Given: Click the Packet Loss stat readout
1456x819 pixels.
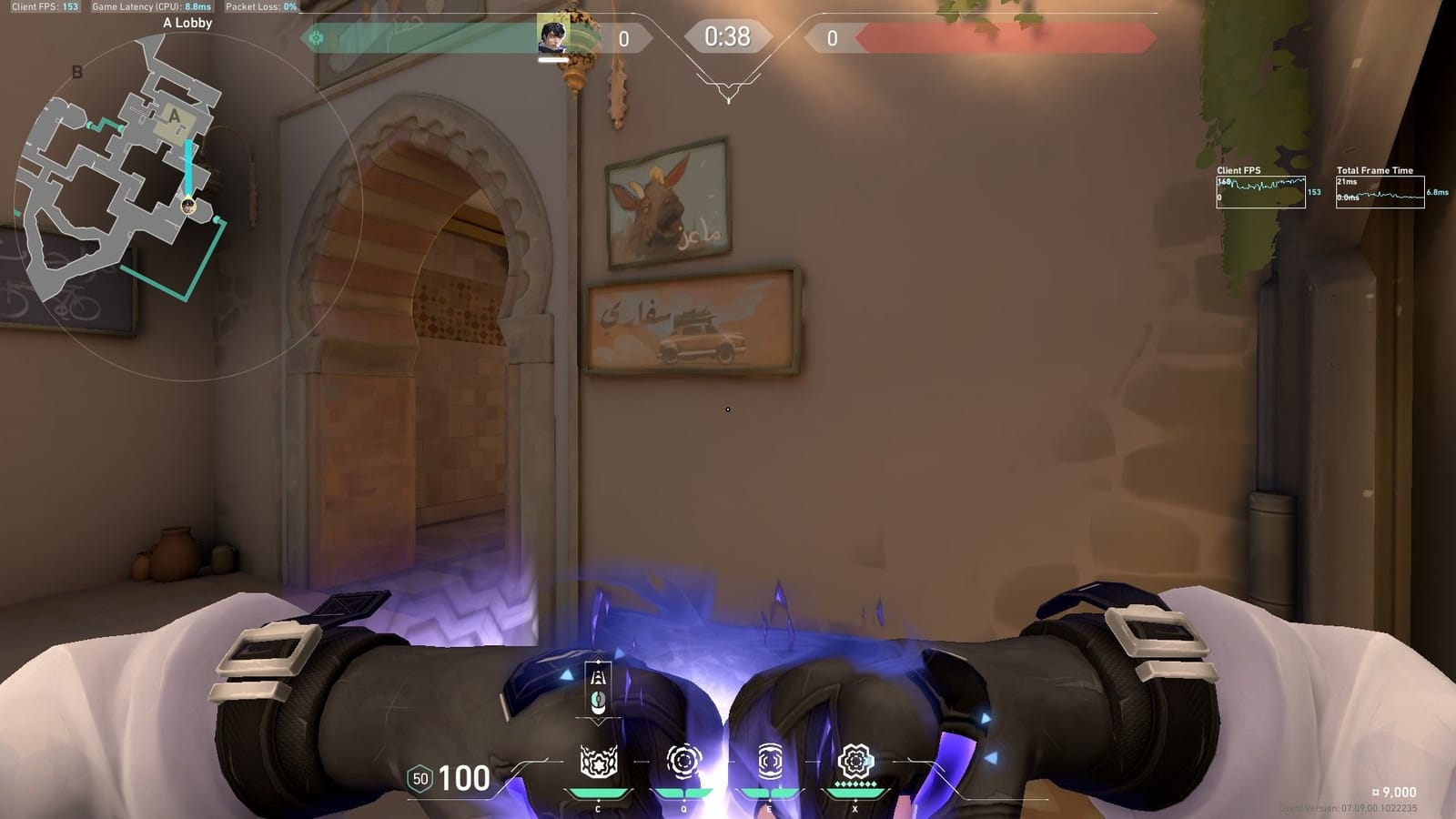Looking at the screenshot, I should (258, 7).
